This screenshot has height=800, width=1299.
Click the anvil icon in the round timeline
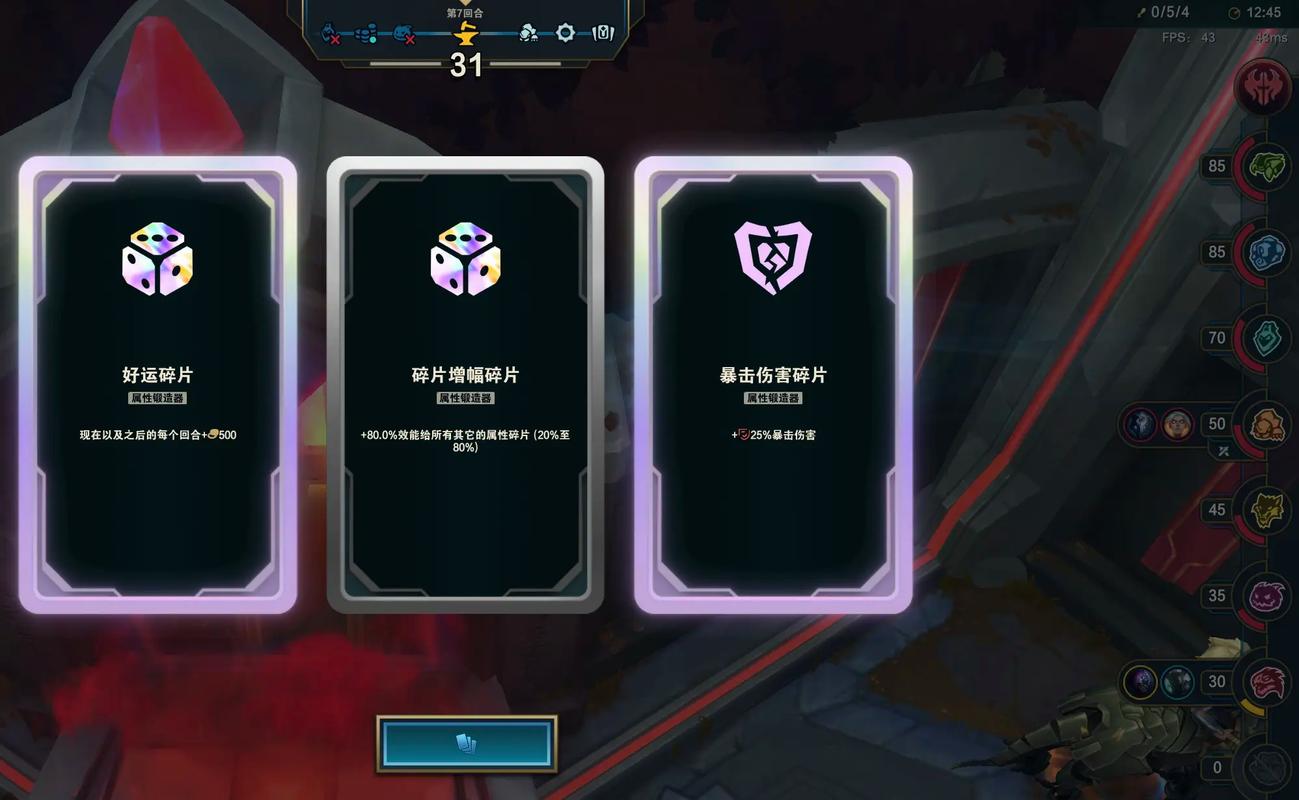pos(465,32)
